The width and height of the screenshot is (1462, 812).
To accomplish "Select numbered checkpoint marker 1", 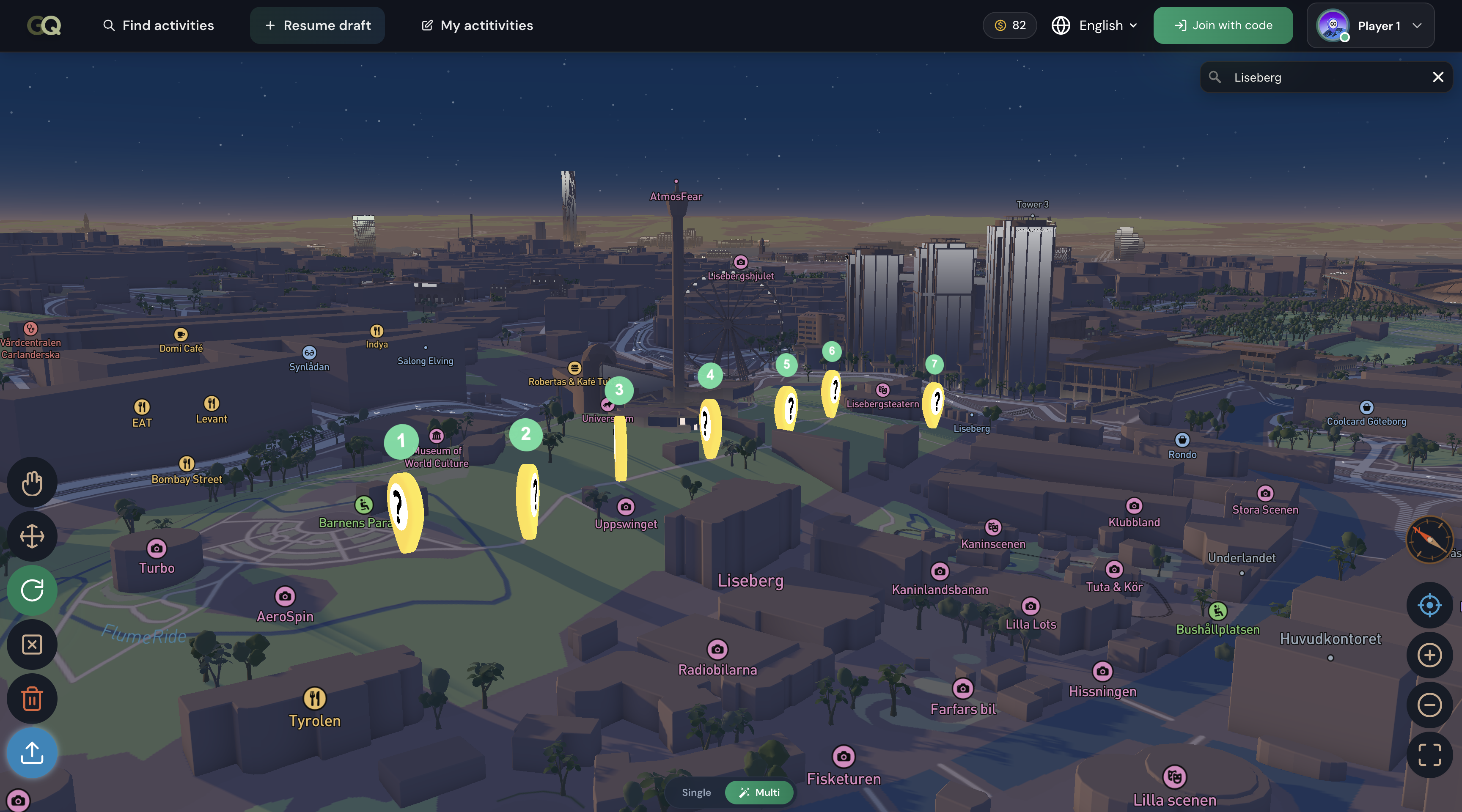I will tap(401, 441).
